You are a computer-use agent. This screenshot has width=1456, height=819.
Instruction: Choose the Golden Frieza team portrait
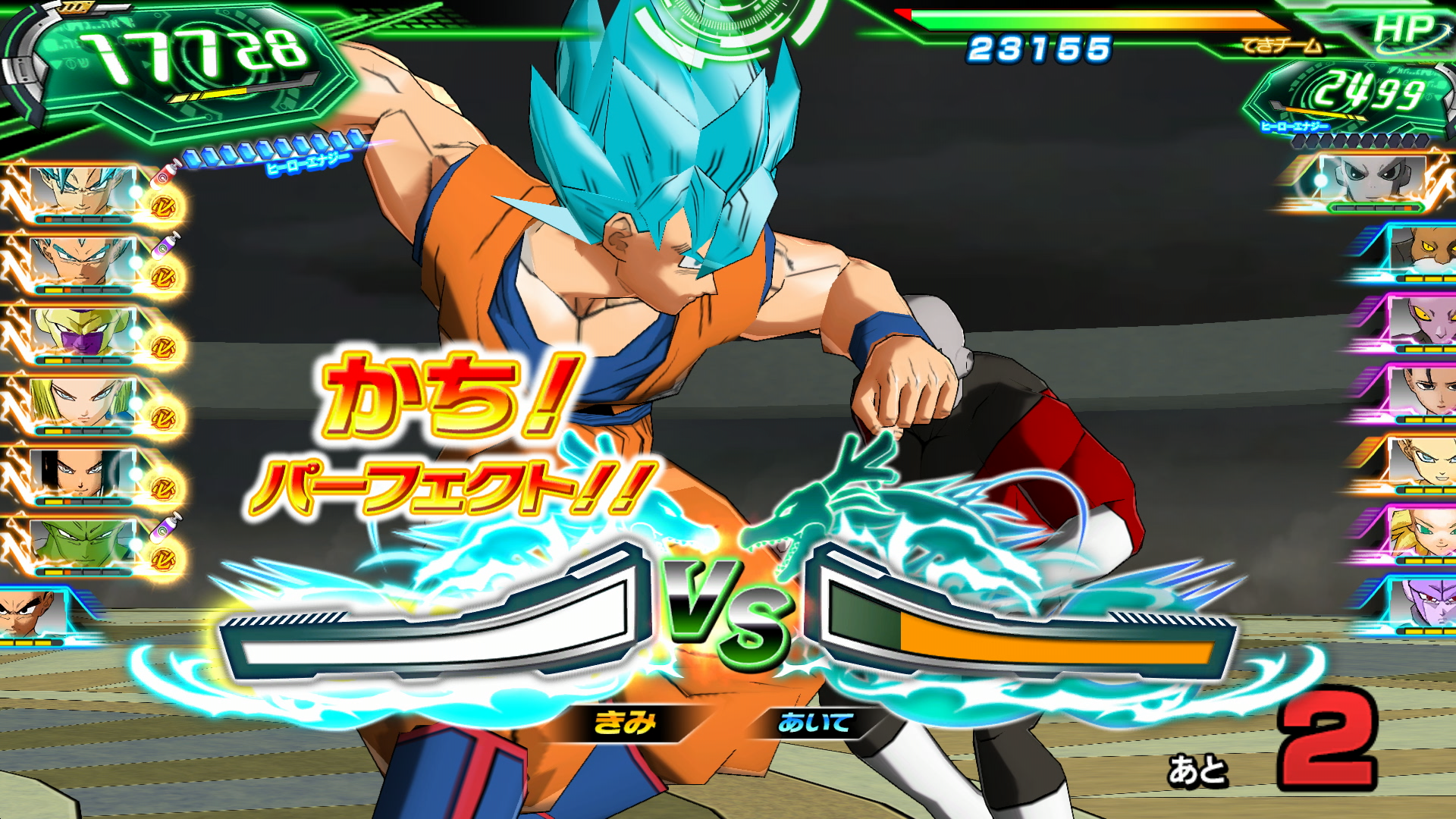tap(82, 332)
